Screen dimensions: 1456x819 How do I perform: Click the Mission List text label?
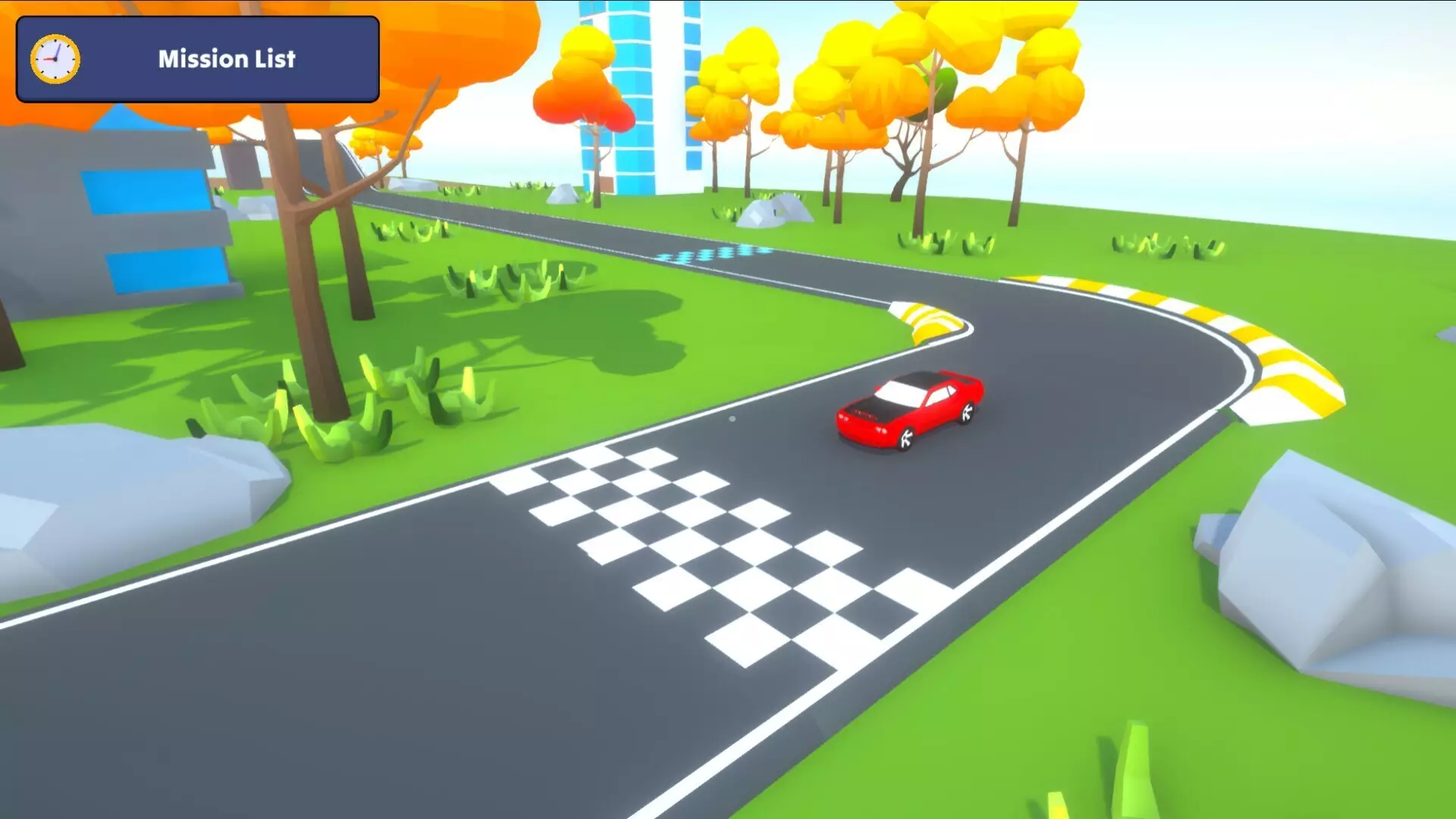coord(226,60)
